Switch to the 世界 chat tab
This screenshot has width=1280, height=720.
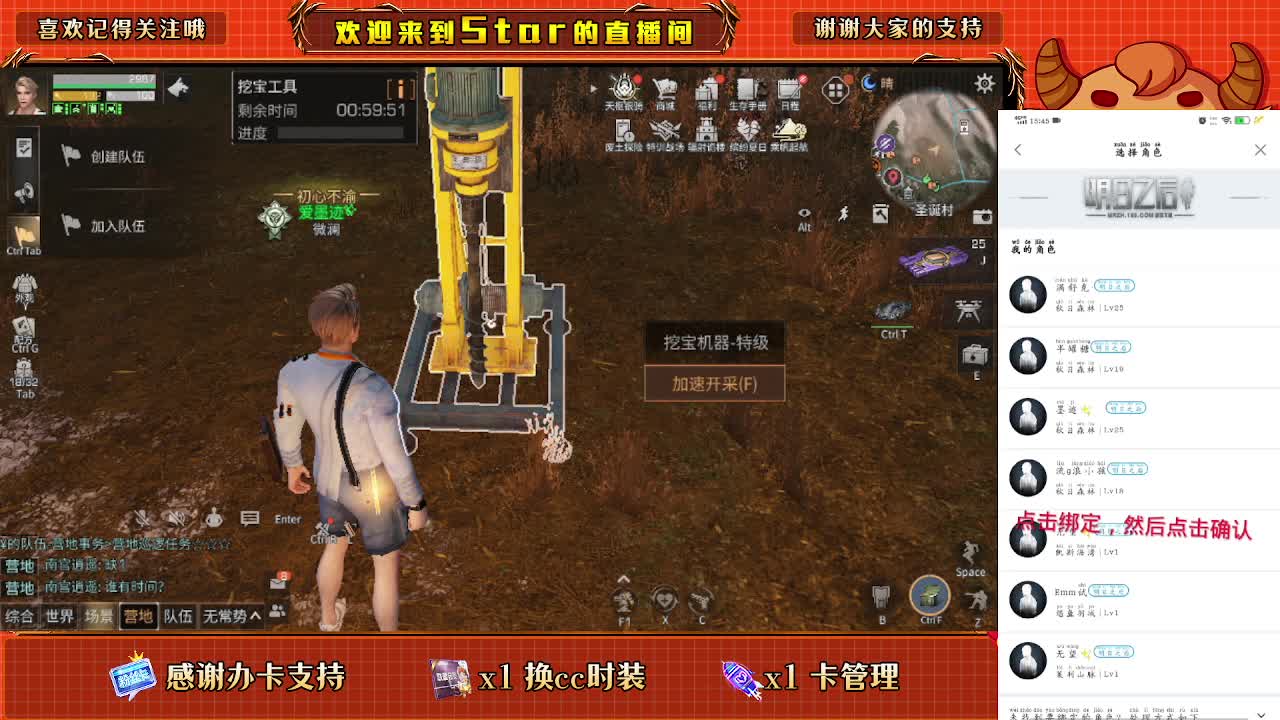pos(60,617)
